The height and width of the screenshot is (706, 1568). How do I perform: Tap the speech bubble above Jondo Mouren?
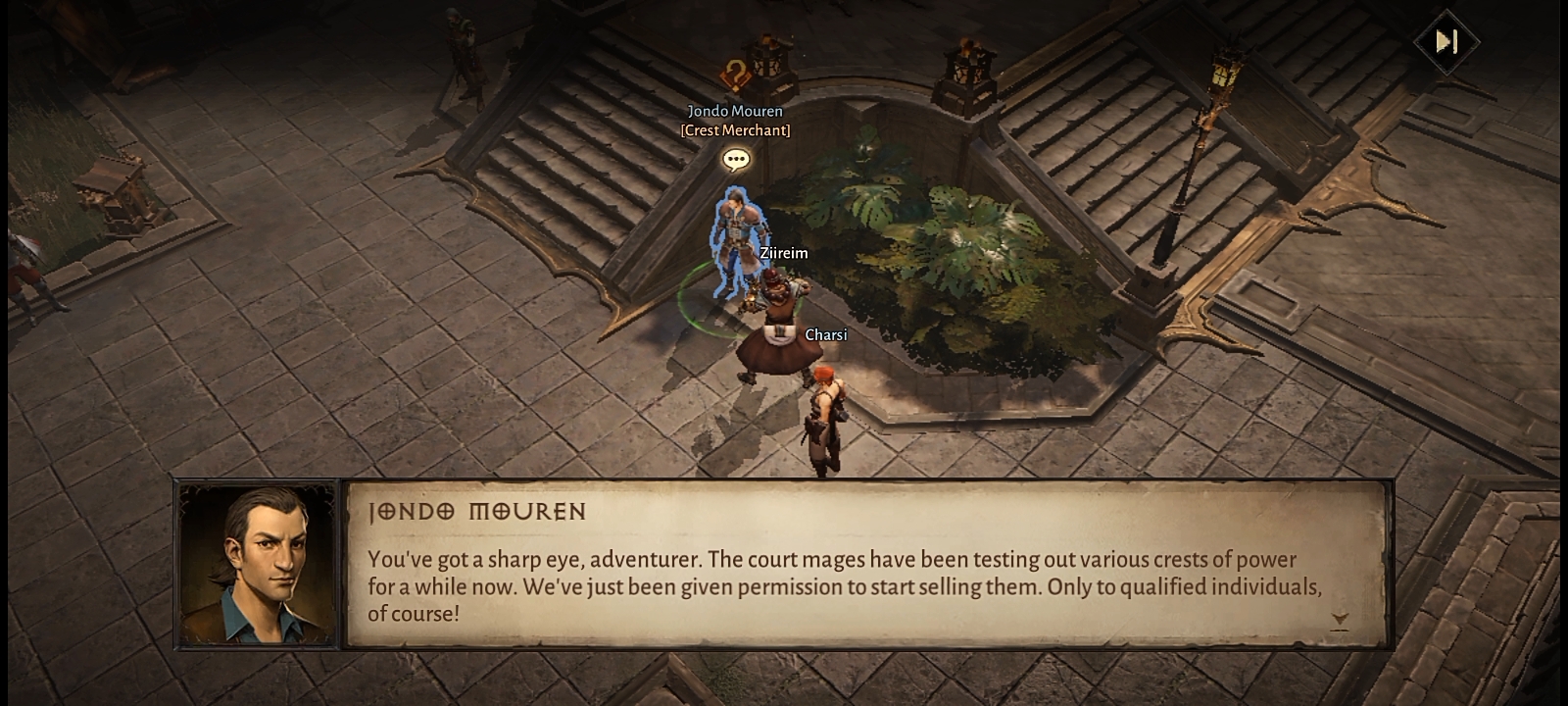pos(736,159)
